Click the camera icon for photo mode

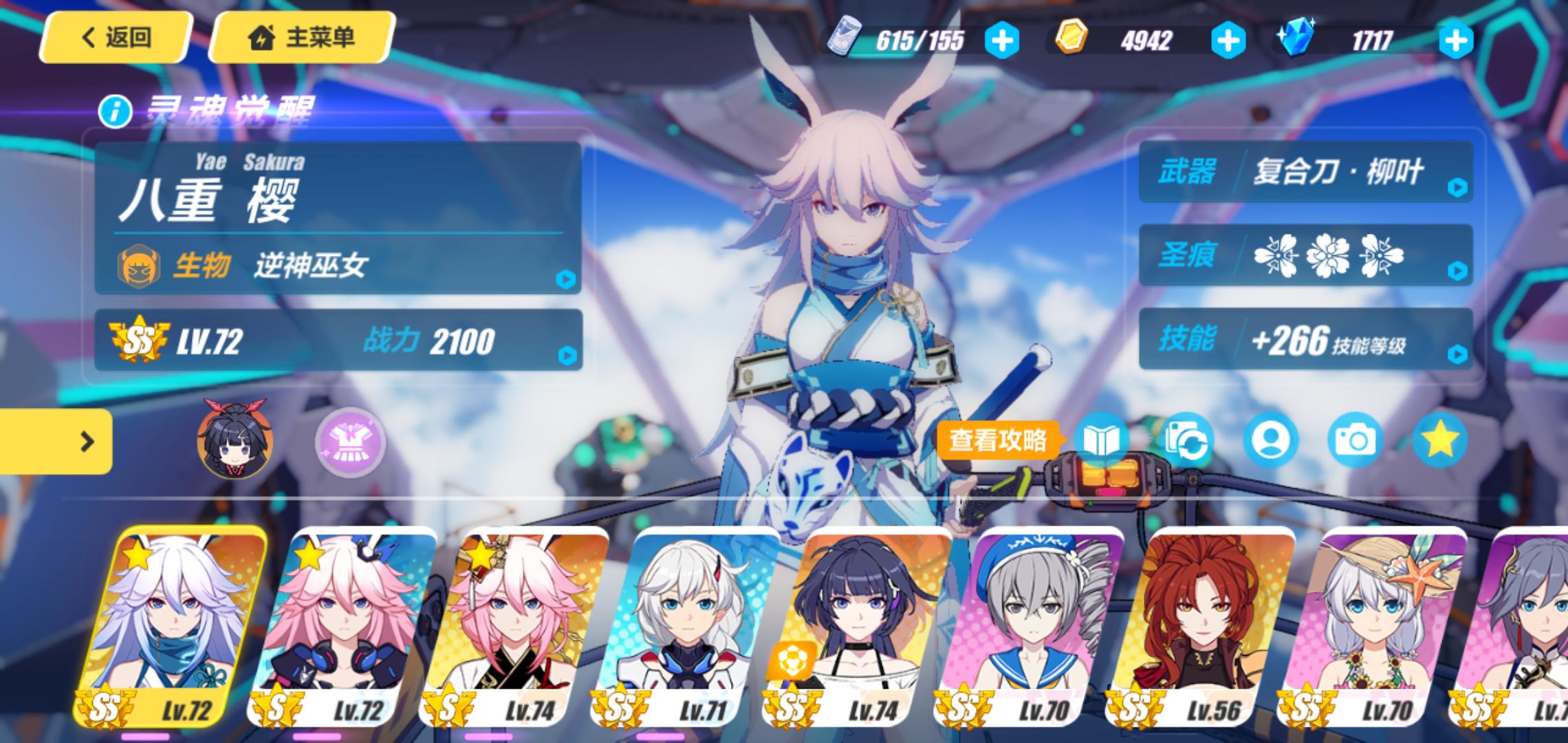1354,440
